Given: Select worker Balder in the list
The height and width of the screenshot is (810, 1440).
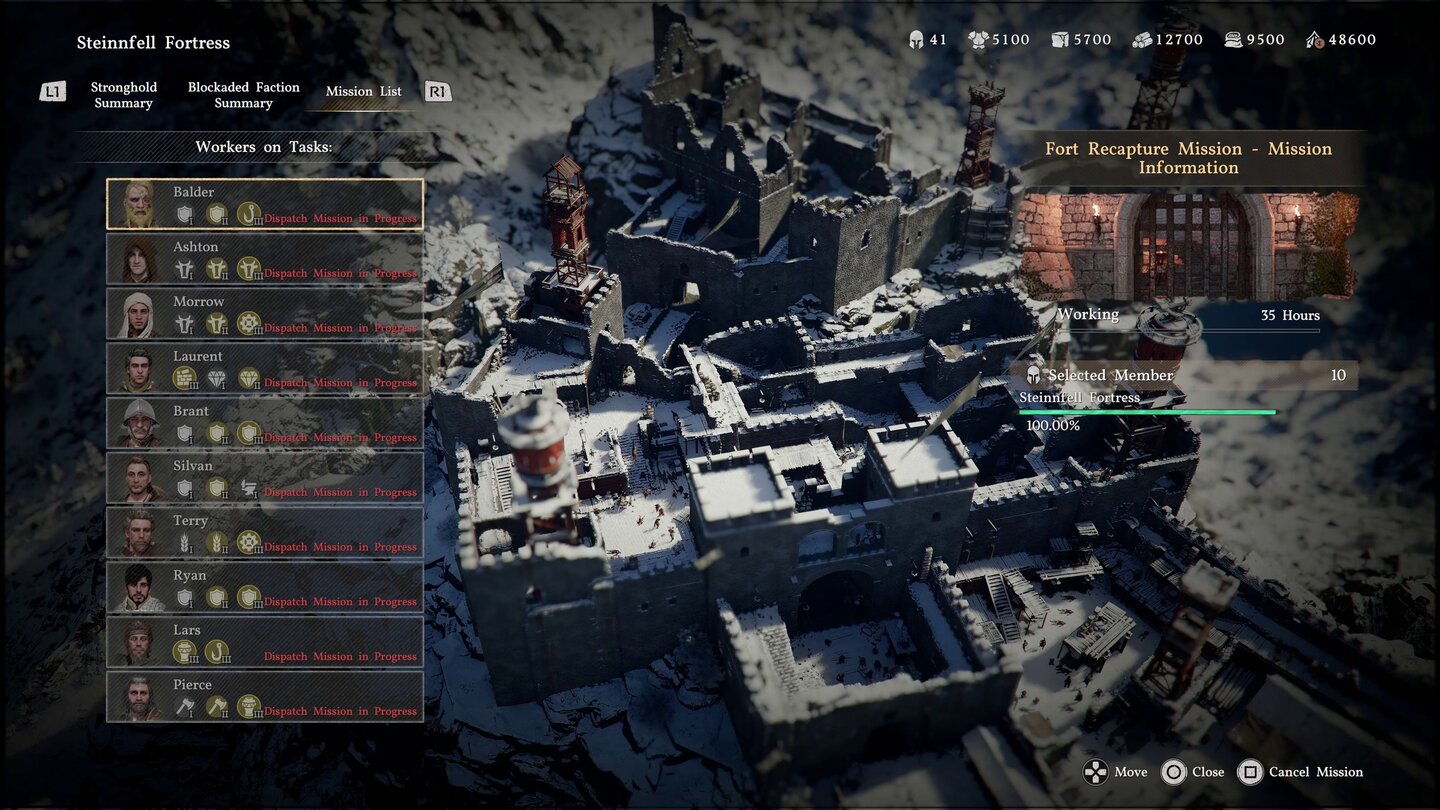Looking at the screenshot, I should [x=265, y=204].
